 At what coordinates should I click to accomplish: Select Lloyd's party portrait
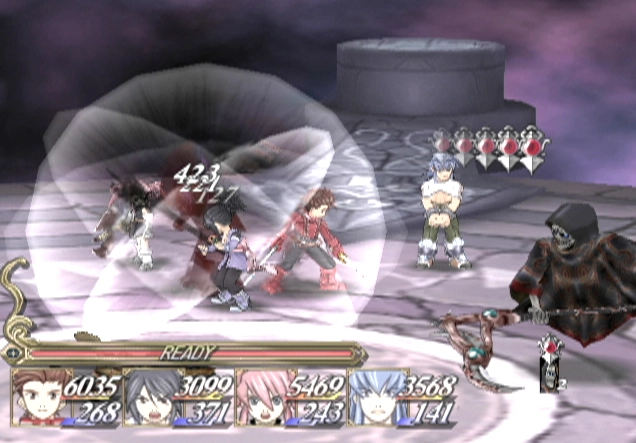pyautogui.click(x=38, y=398)
